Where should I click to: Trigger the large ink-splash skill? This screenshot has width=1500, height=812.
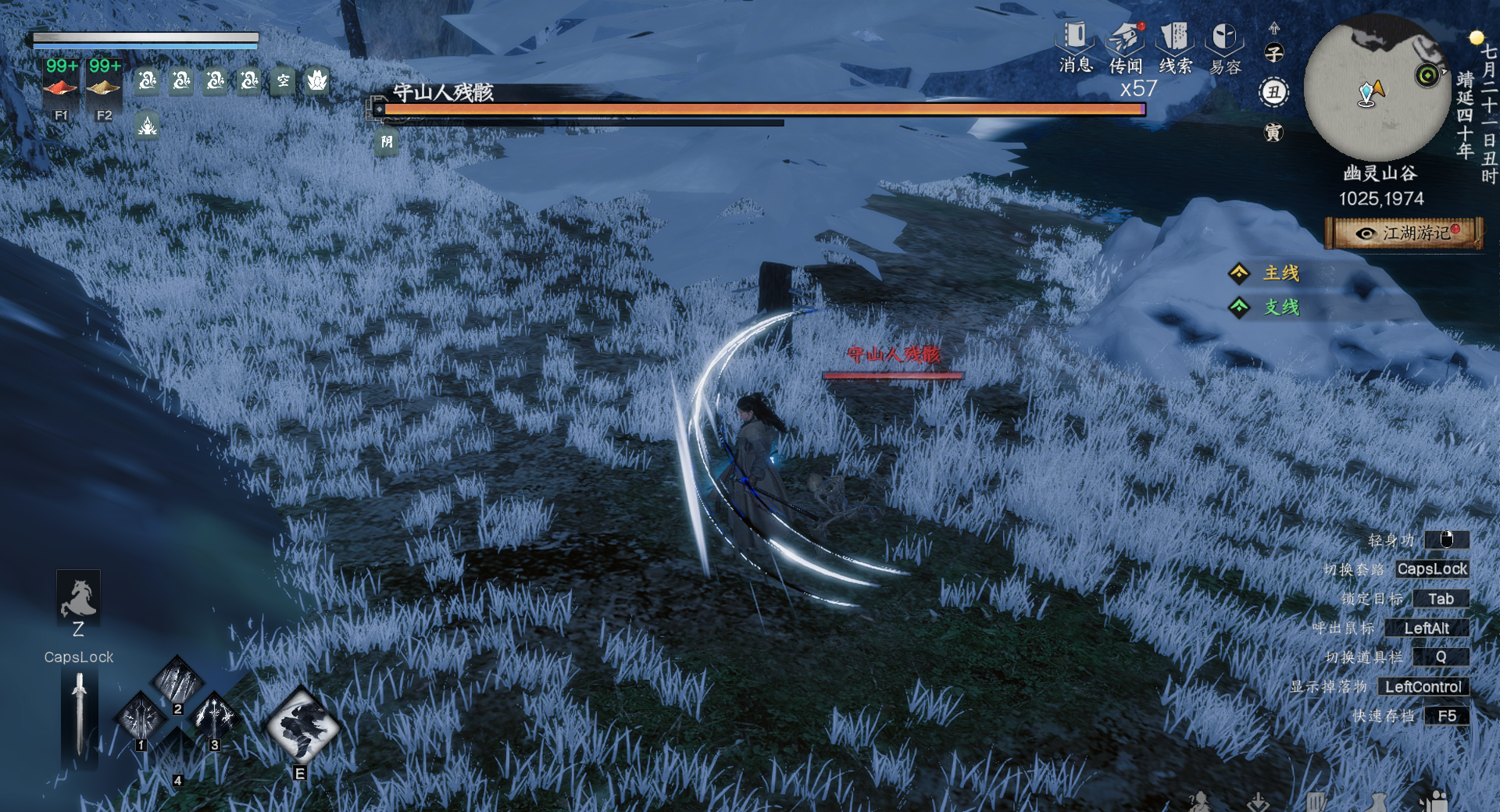pos(302,726)
